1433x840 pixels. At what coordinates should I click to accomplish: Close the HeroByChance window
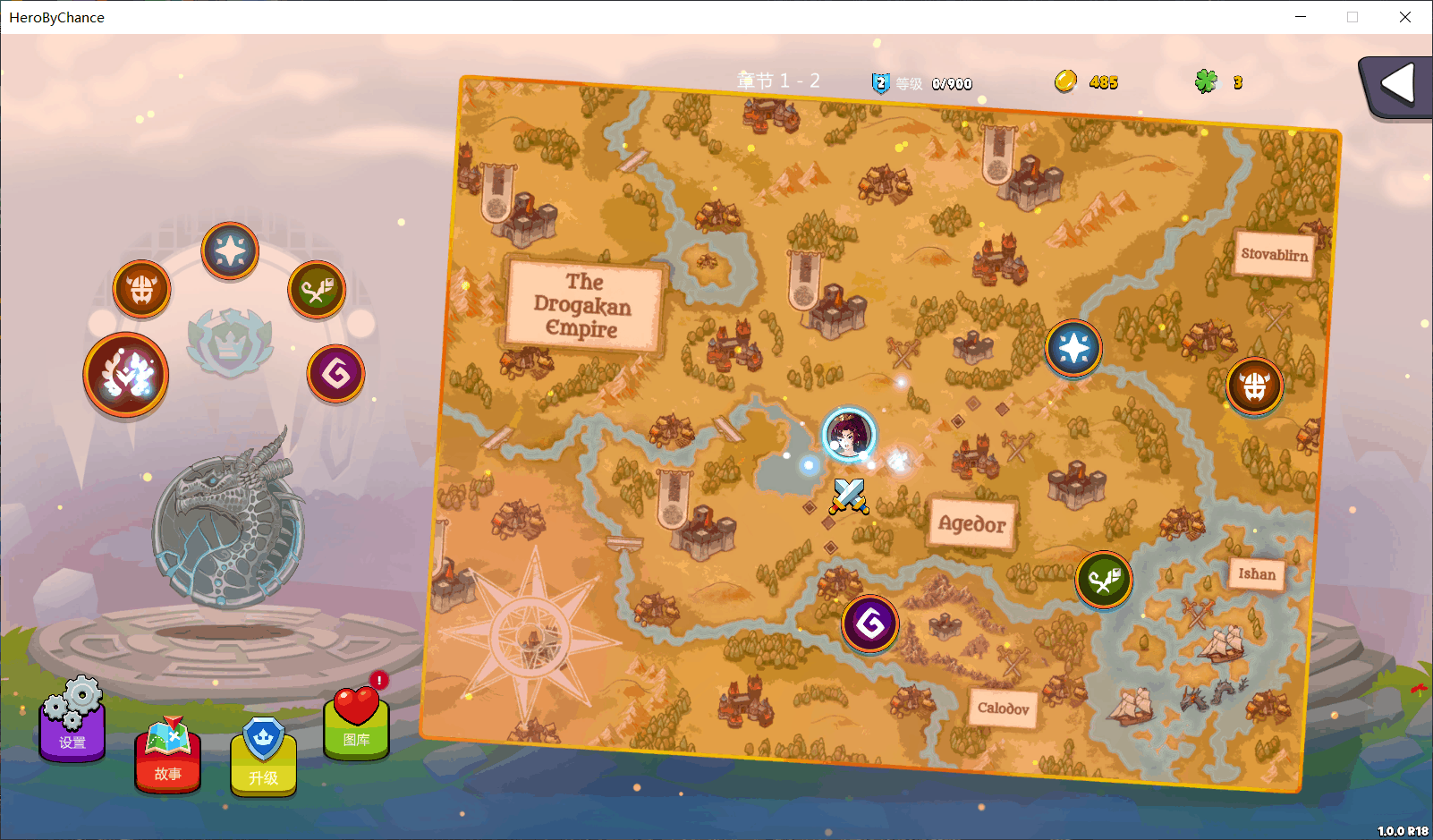(x=1405, y=17)
